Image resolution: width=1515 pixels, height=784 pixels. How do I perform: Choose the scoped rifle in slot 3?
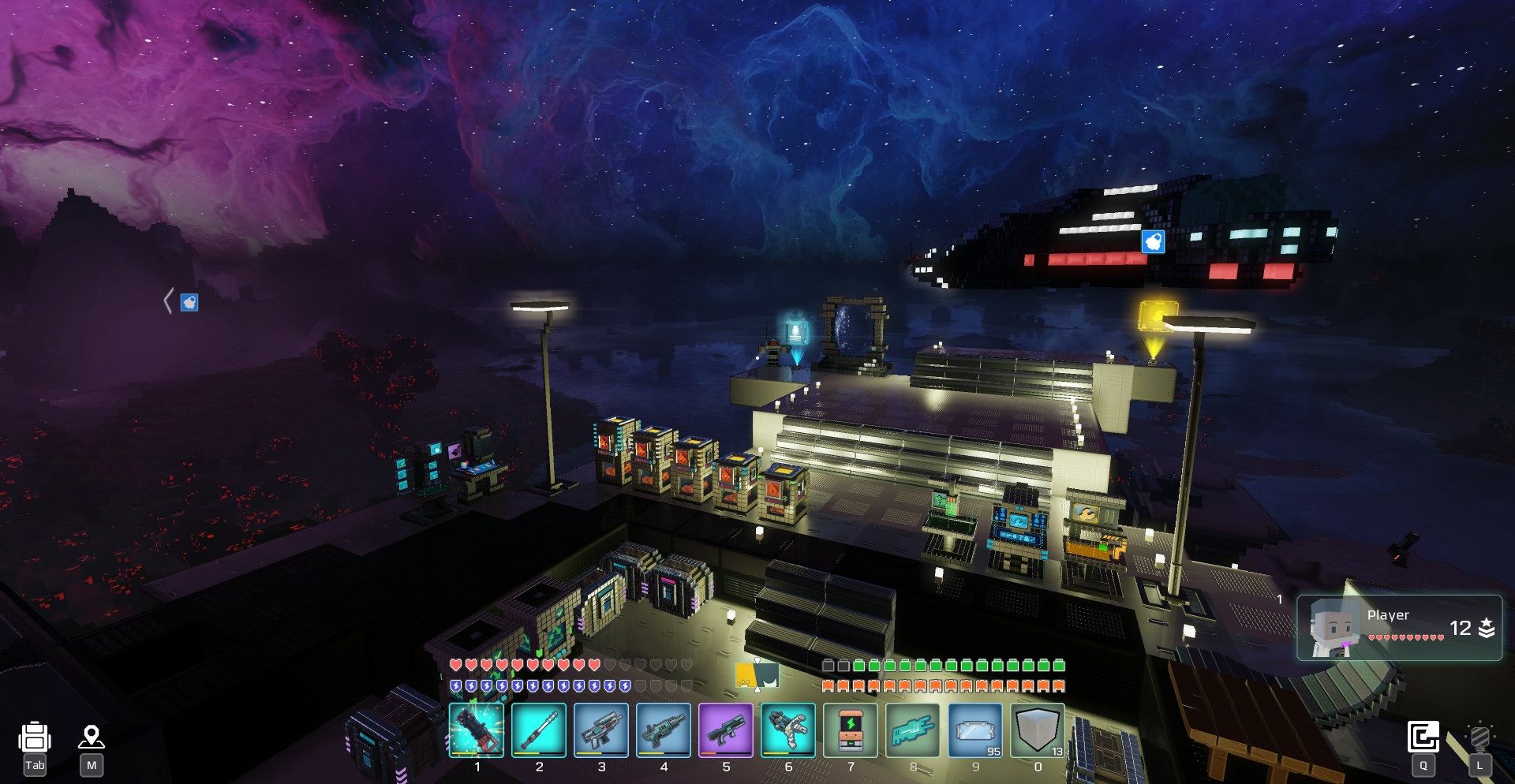pos(601,730)
